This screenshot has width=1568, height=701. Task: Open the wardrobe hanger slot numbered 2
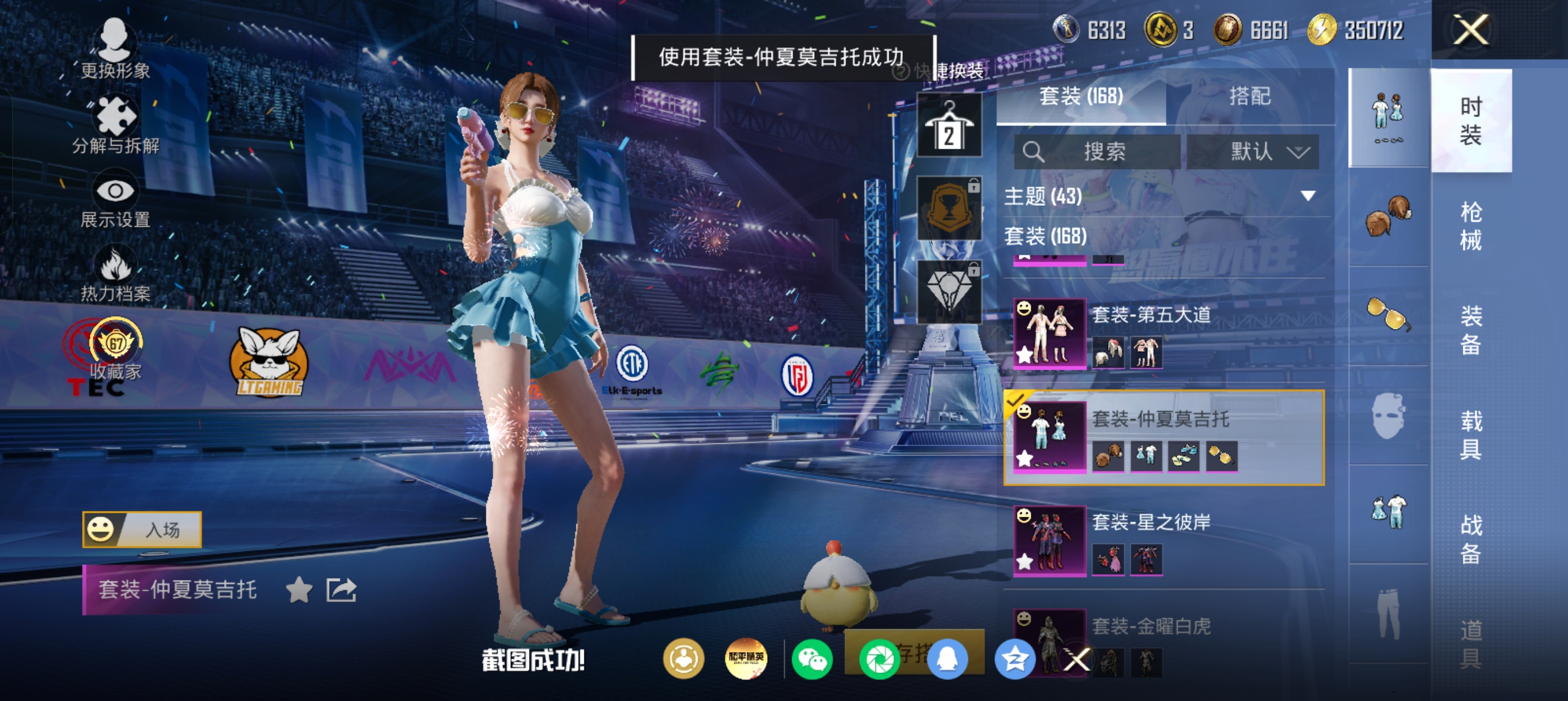click(949, 126)
